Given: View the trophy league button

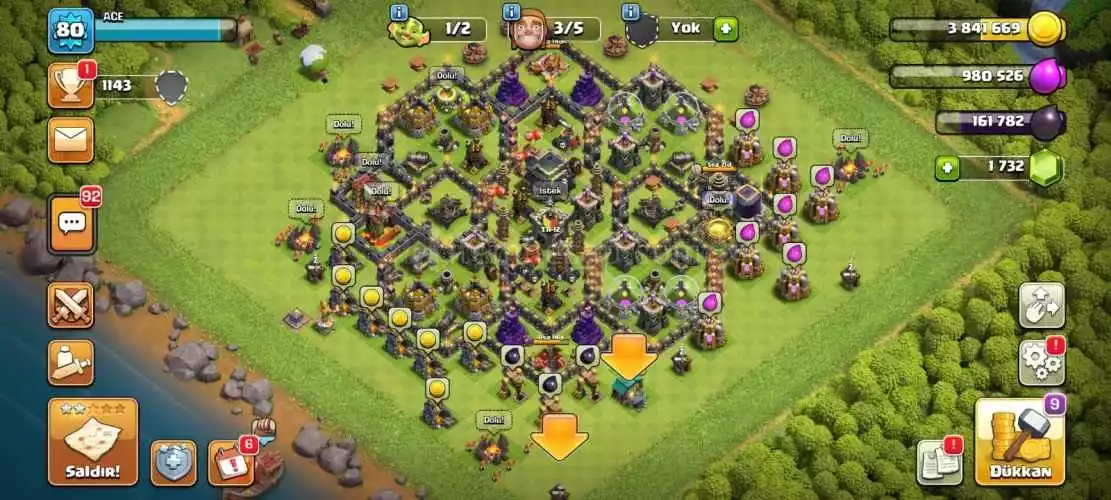Looking at the screenshot, I should click(x=70, y=86).
